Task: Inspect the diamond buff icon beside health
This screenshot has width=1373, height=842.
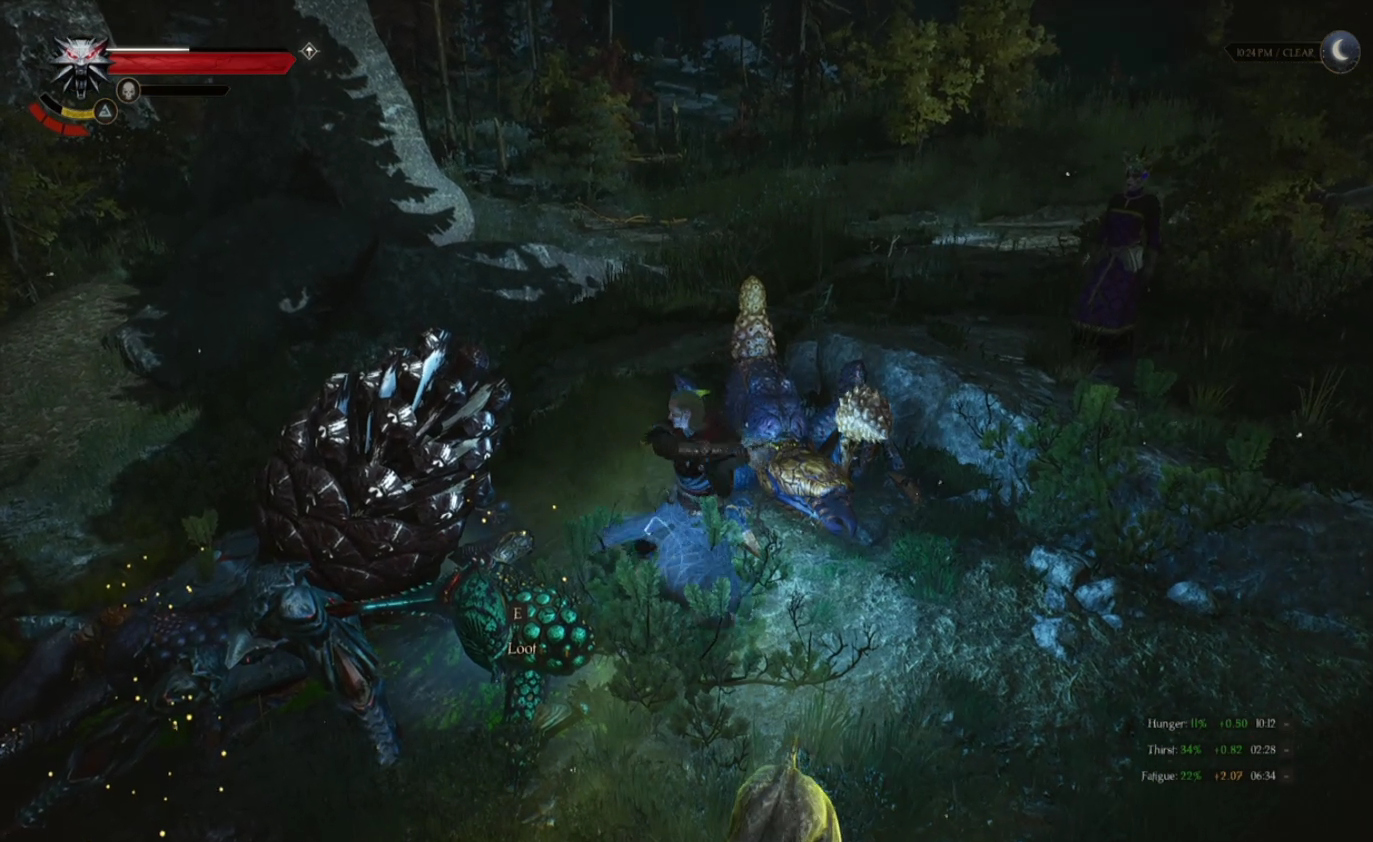Action: pos(309,51)
